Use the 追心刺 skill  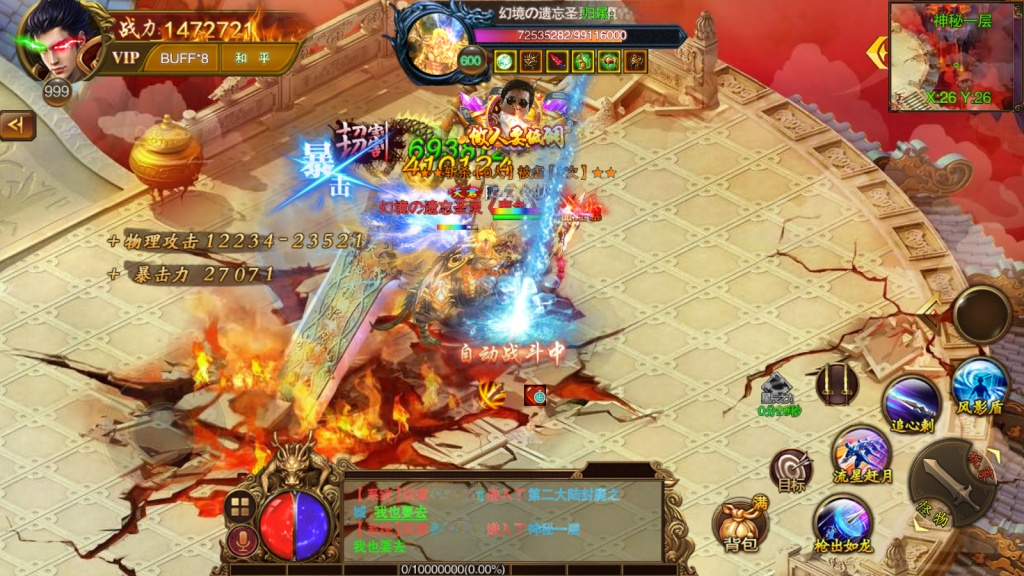(911, 404)
